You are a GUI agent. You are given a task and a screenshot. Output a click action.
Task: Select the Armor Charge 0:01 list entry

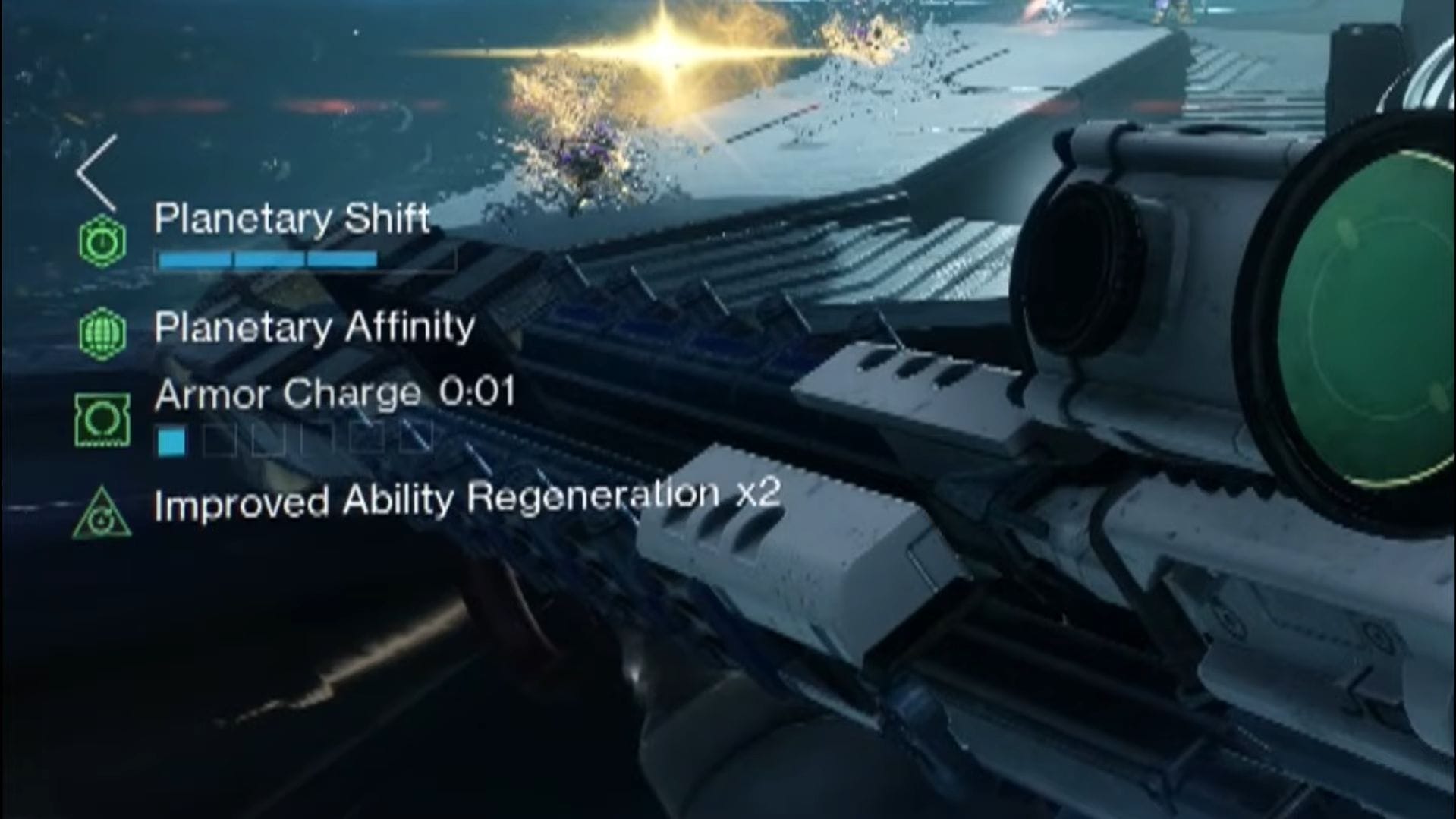335,392
